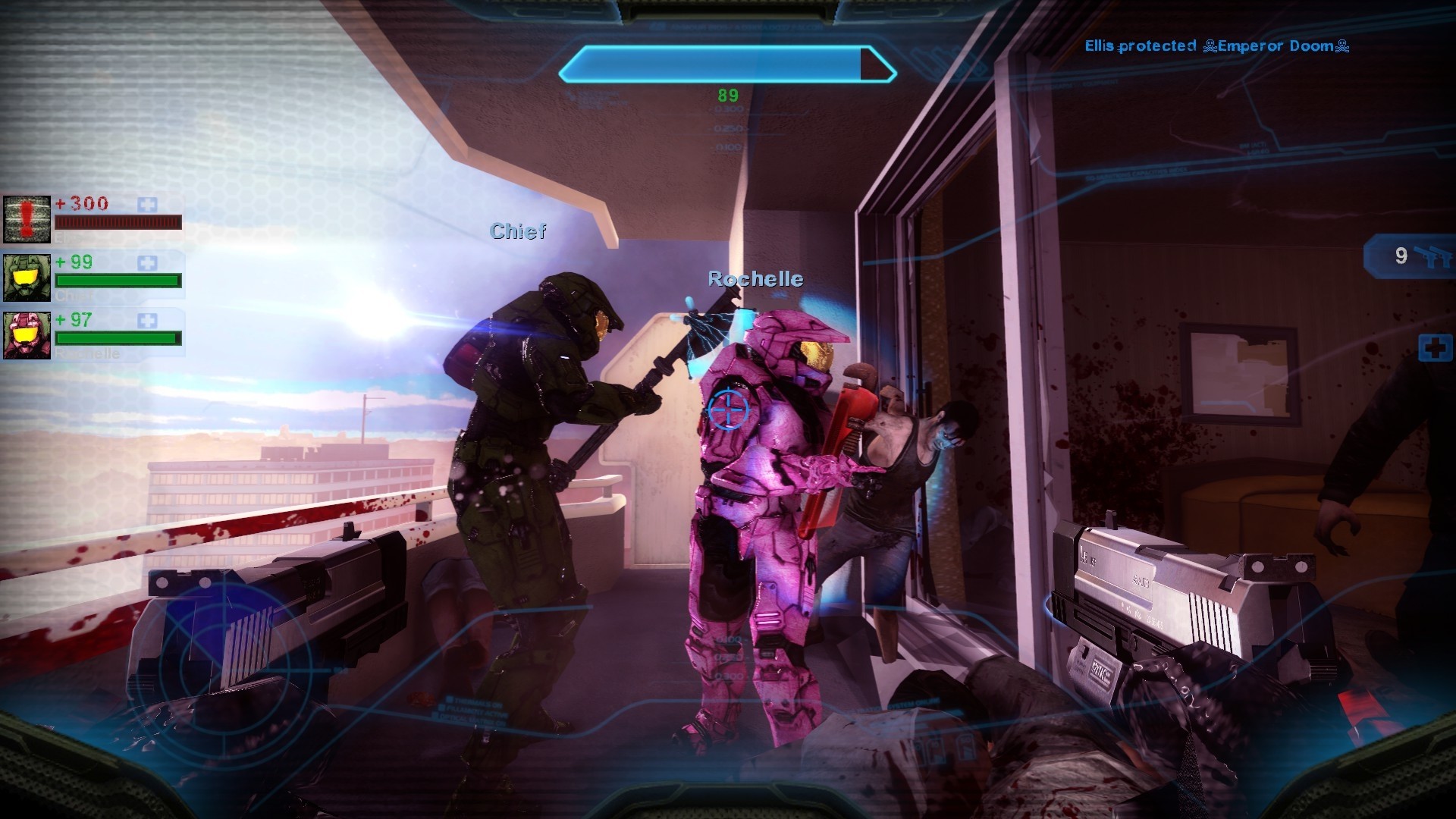Expand the 0.100 readout in the HUD

pyautogui.click(x=728, y=148)
